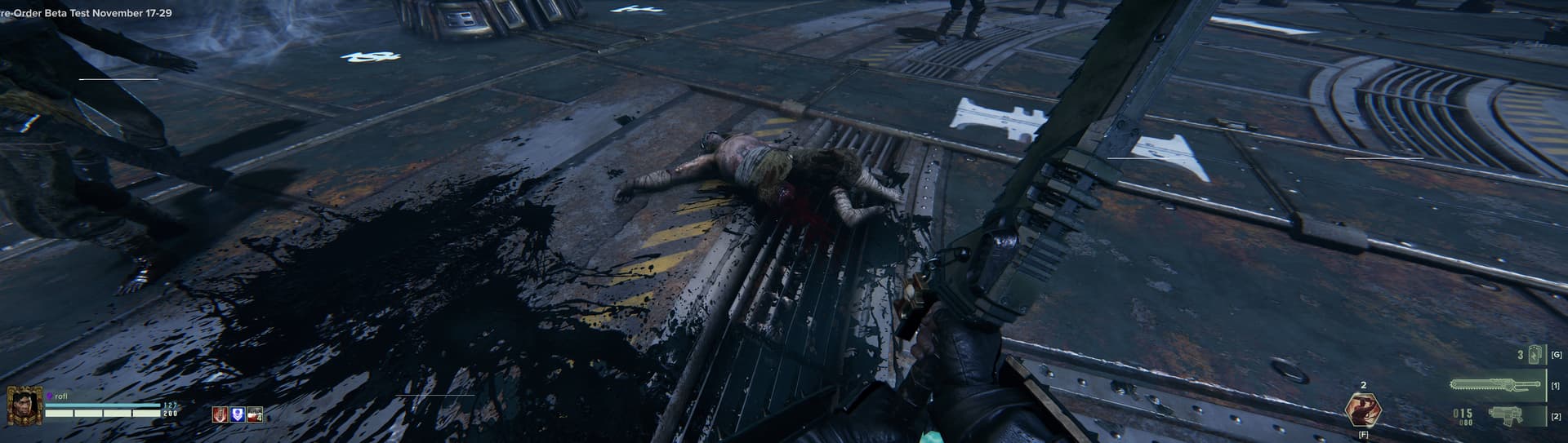Click the rofl character portrait
Image resolution: width=1568 pixels, height=443 pixels.
pos(22,405)
